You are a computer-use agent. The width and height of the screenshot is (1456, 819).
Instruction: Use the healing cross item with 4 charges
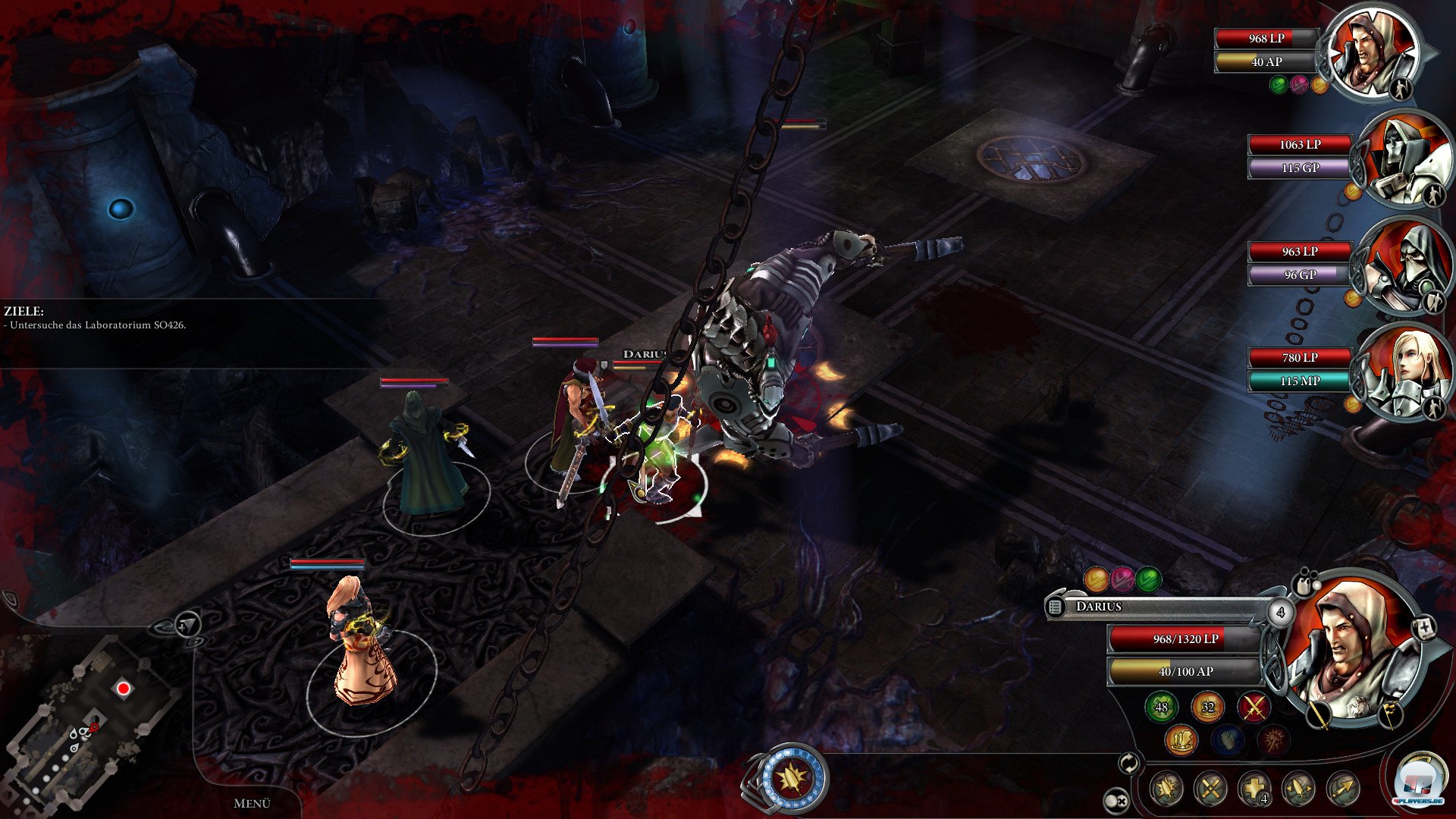point(1254,789)
